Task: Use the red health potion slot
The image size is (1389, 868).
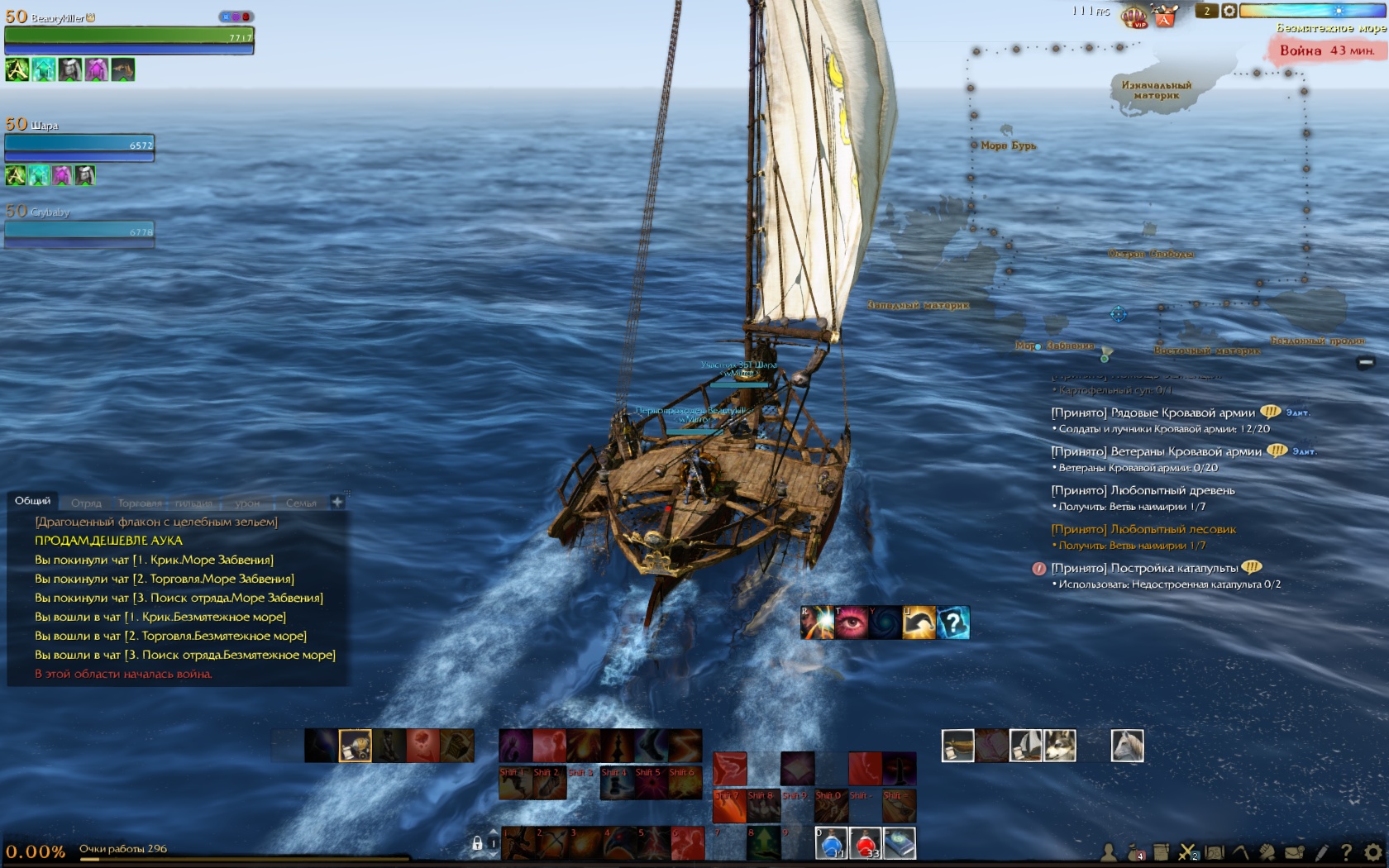Action: tap(866, 843)
